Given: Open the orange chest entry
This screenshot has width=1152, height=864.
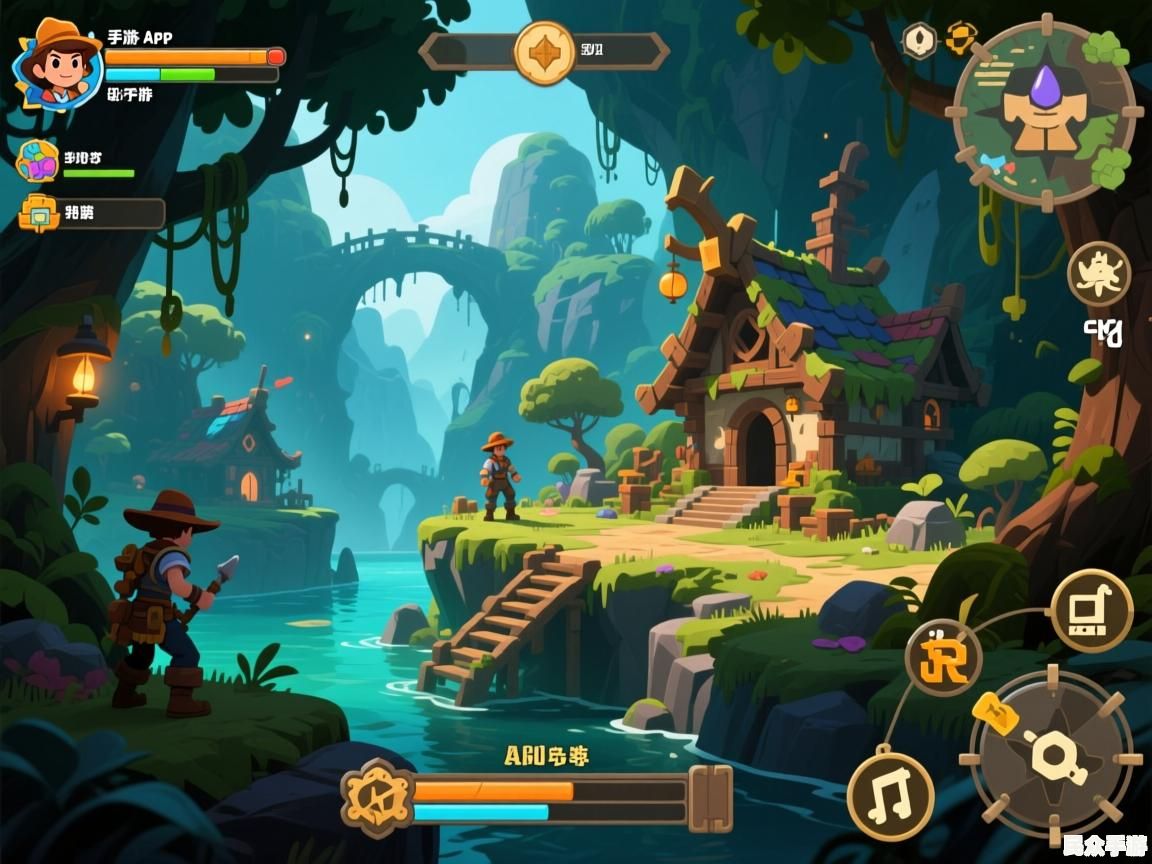Looking at the screenshot, I should [x=40, y=213].
